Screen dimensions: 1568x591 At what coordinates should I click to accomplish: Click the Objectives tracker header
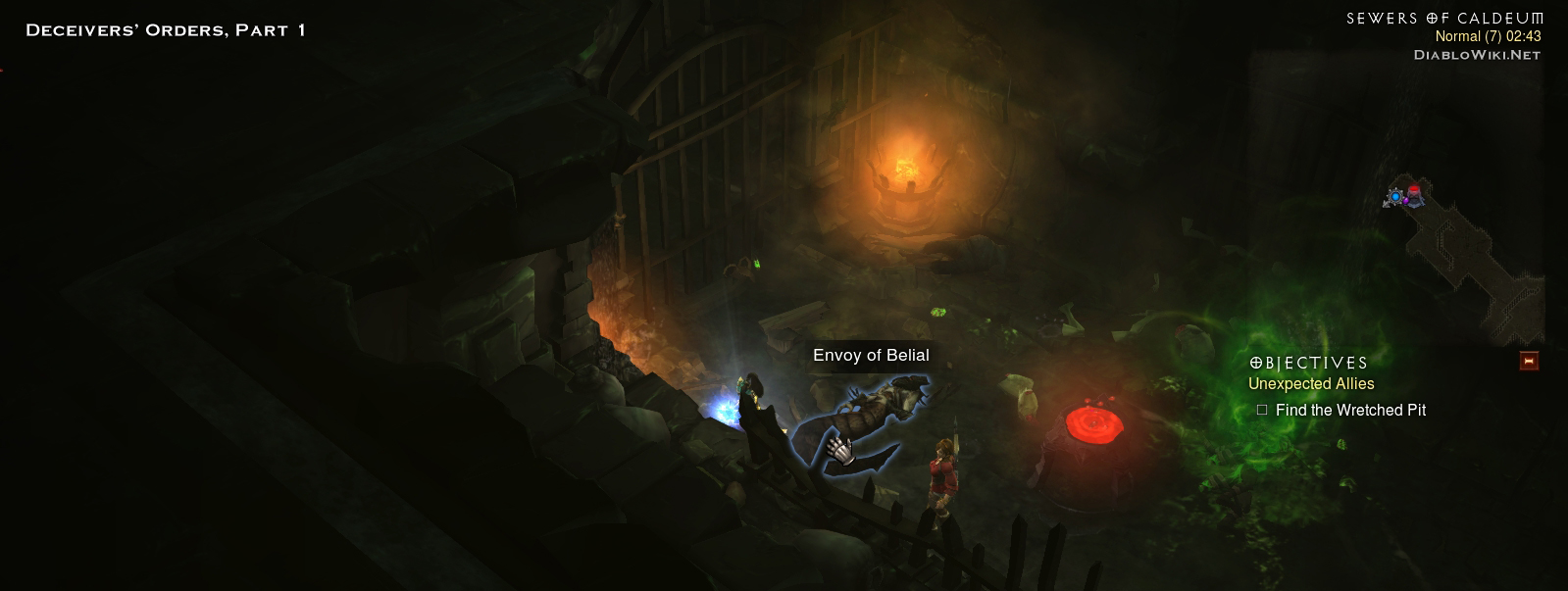coord(1308,363)
